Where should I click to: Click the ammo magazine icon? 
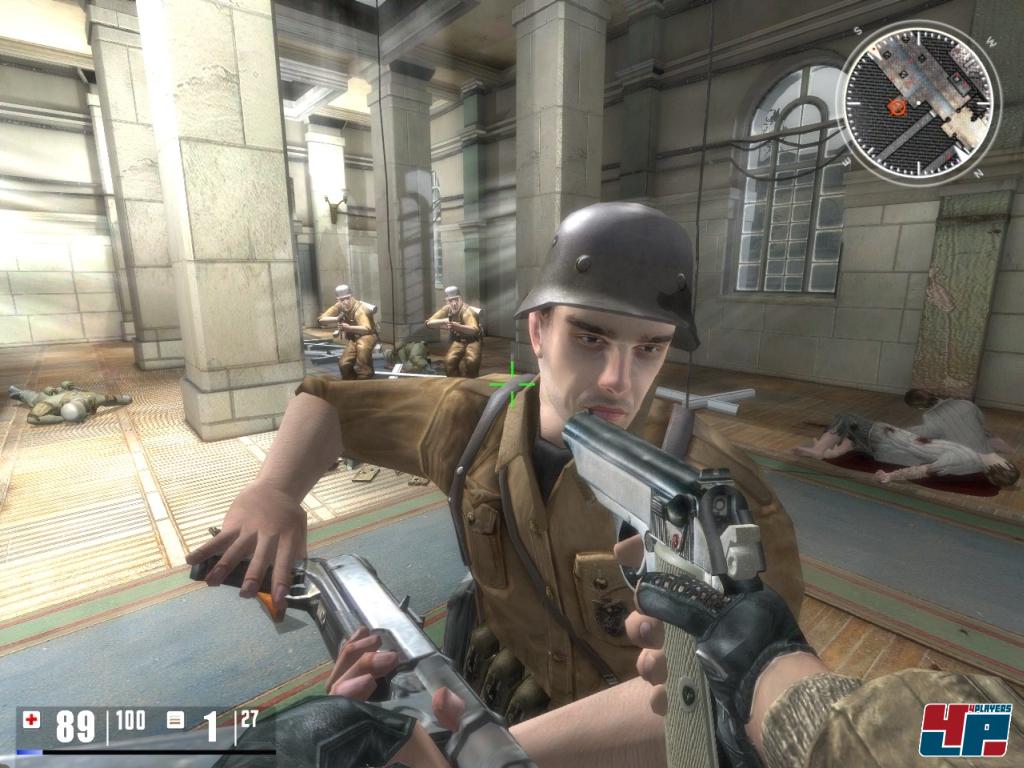tap(175, 720)
